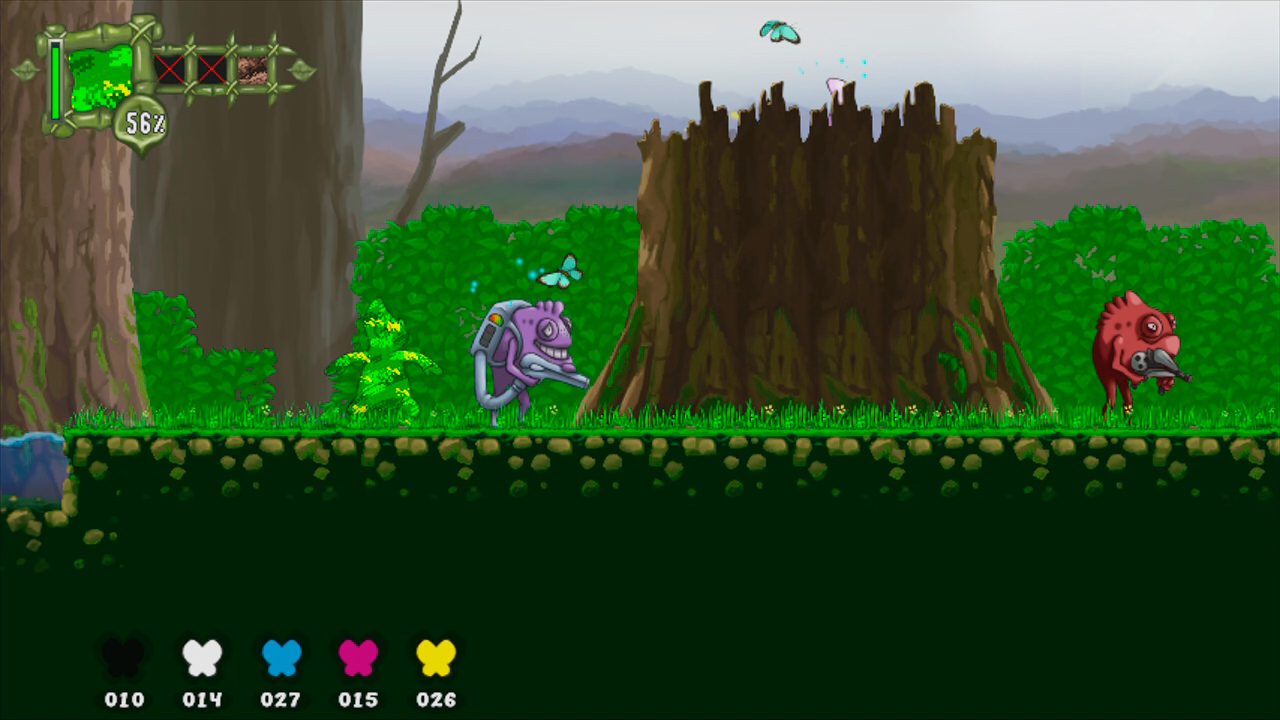This screenshot has height=720, width=1280.
Task: Select the yellow butterfly counter icon
Action: (435, 655)
